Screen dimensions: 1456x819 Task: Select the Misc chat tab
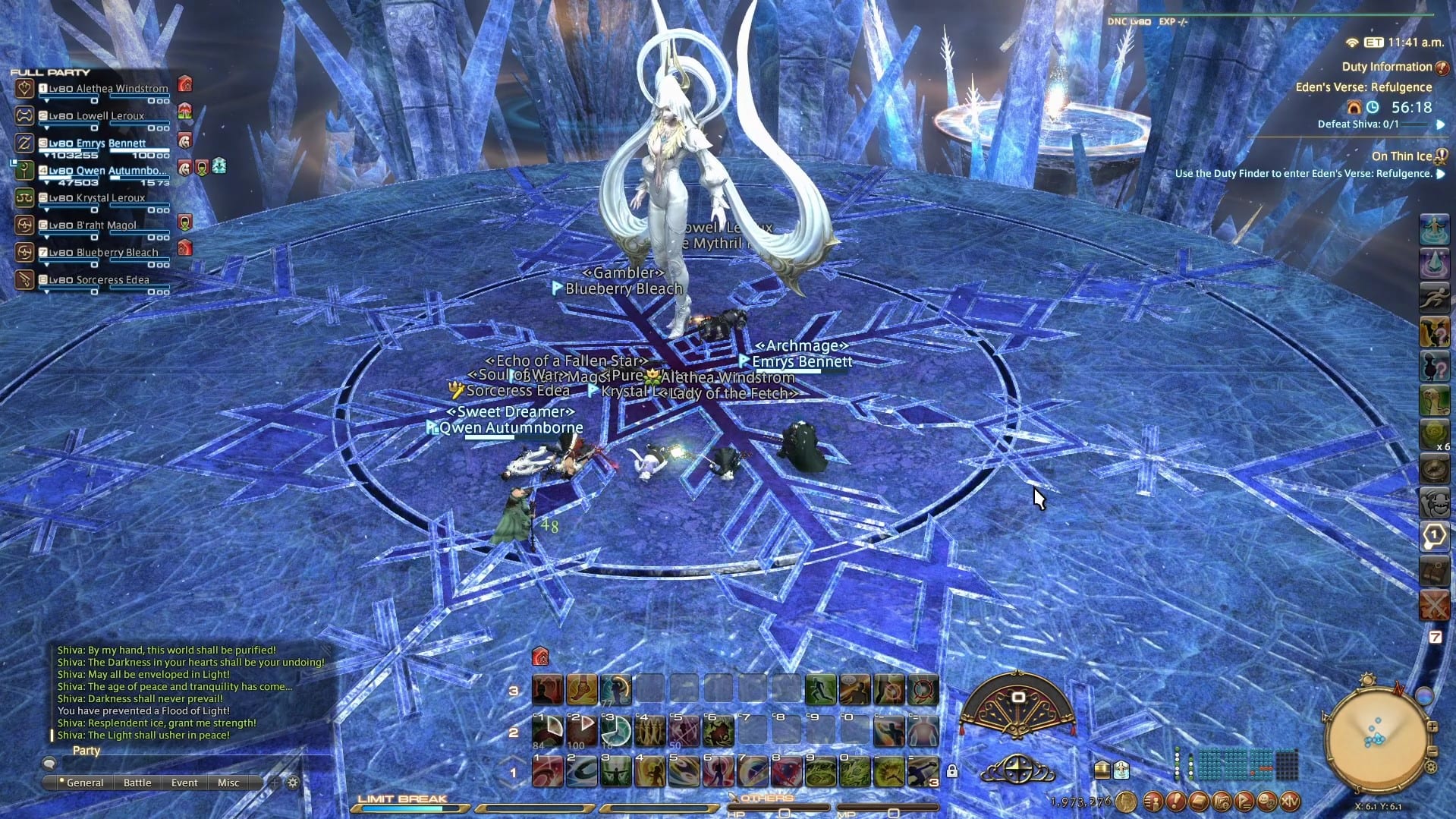[228, 783]
